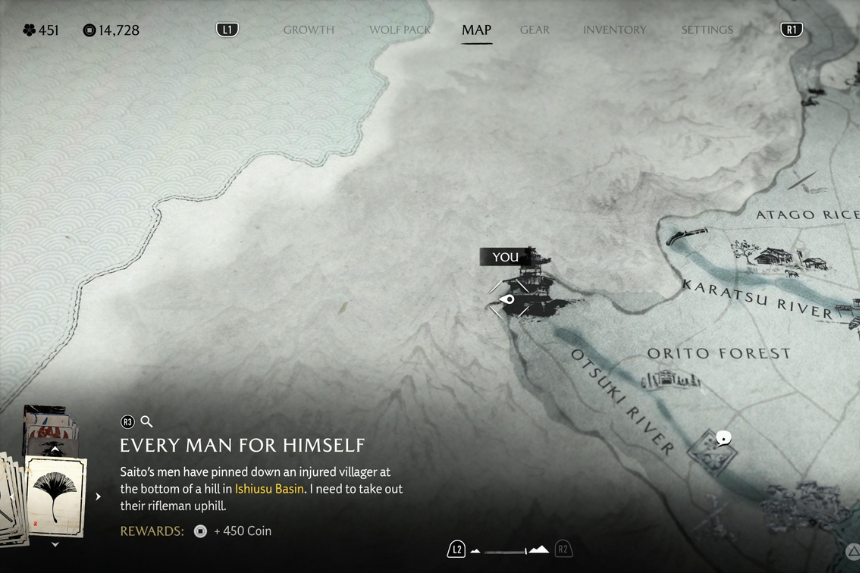
Task: Select the speech bubble map marker
Action: pyautogui.click(x=723, y=437)
